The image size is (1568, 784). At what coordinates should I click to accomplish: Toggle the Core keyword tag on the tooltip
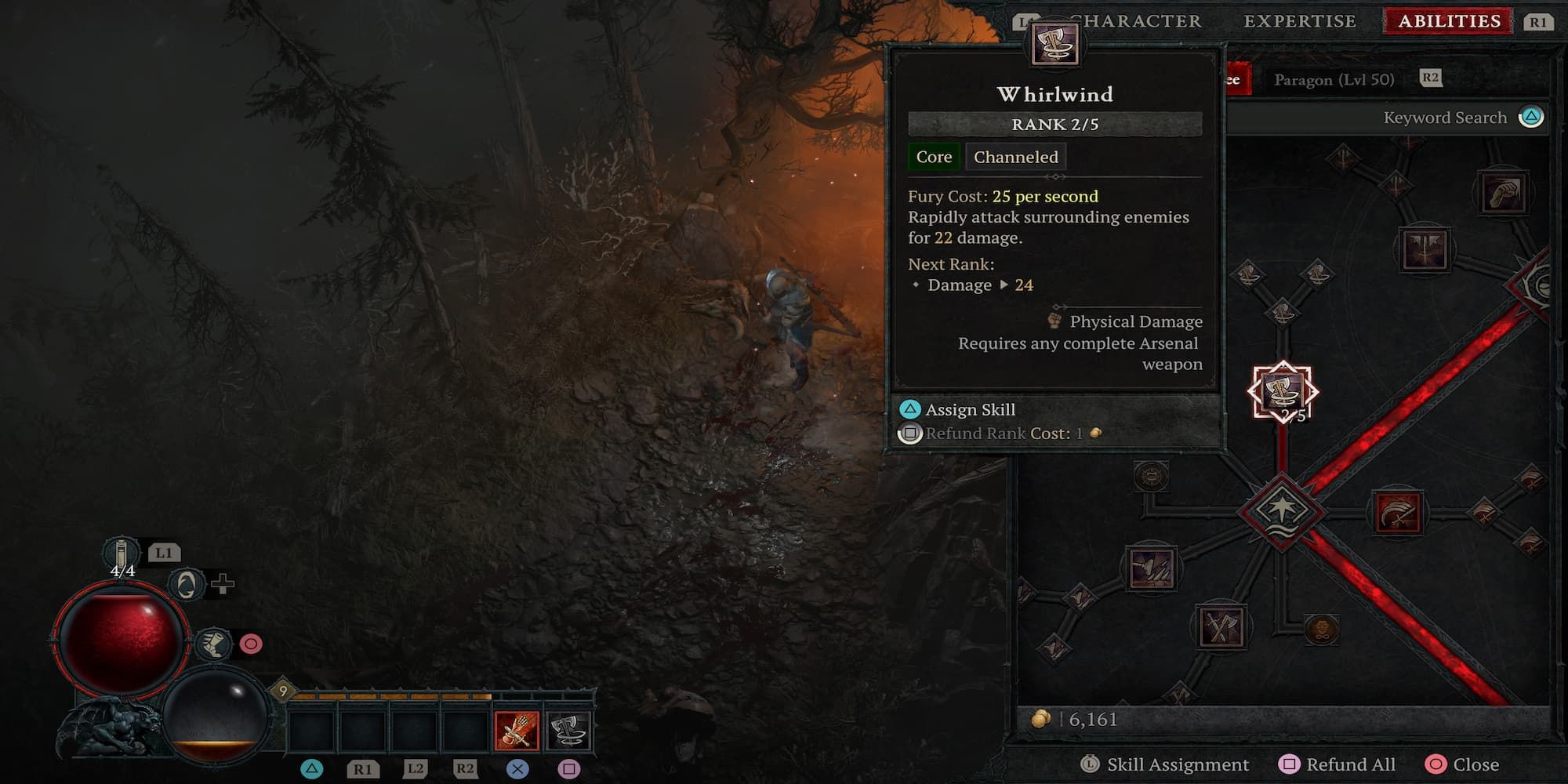[x=934, y=157]
